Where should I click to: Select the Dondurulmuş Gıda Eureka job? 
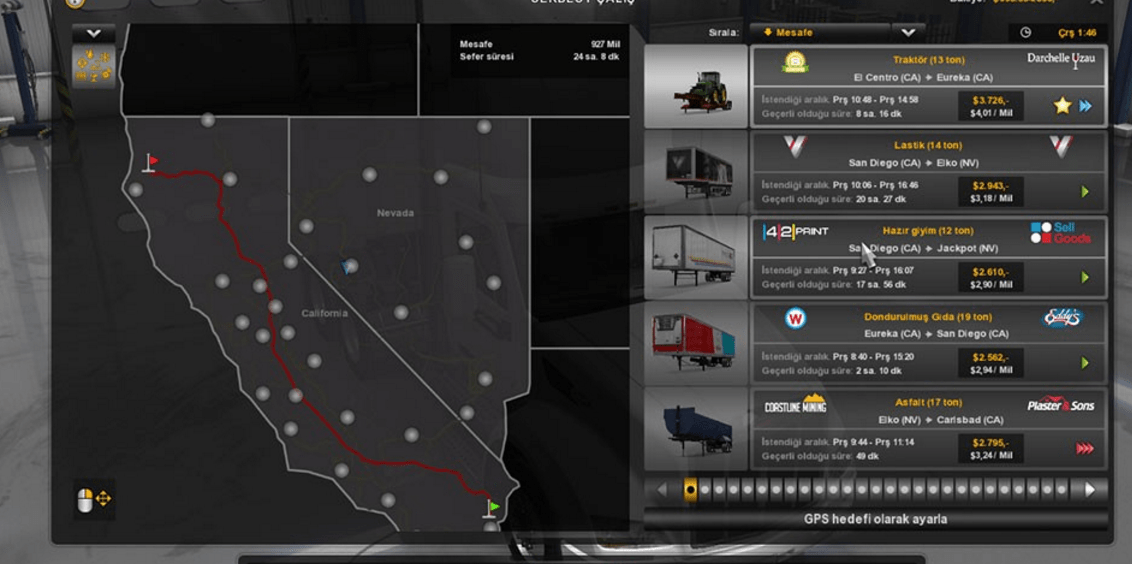(927, 344)
